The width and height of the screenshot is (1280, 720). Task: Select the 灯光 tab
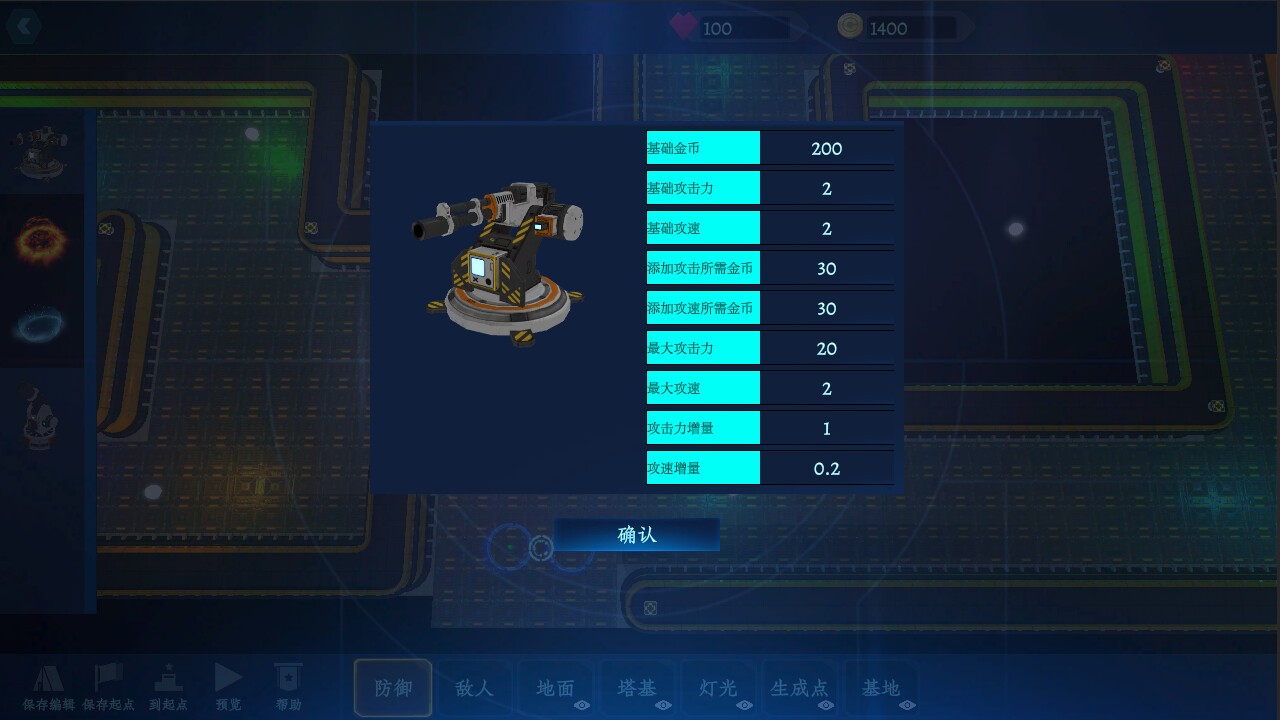pyautogui.click(x=717, y=686)
